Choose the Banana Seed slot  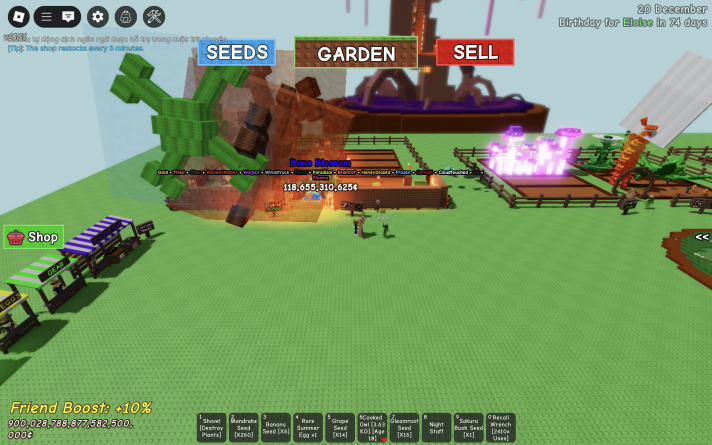[x=276, y=427]
